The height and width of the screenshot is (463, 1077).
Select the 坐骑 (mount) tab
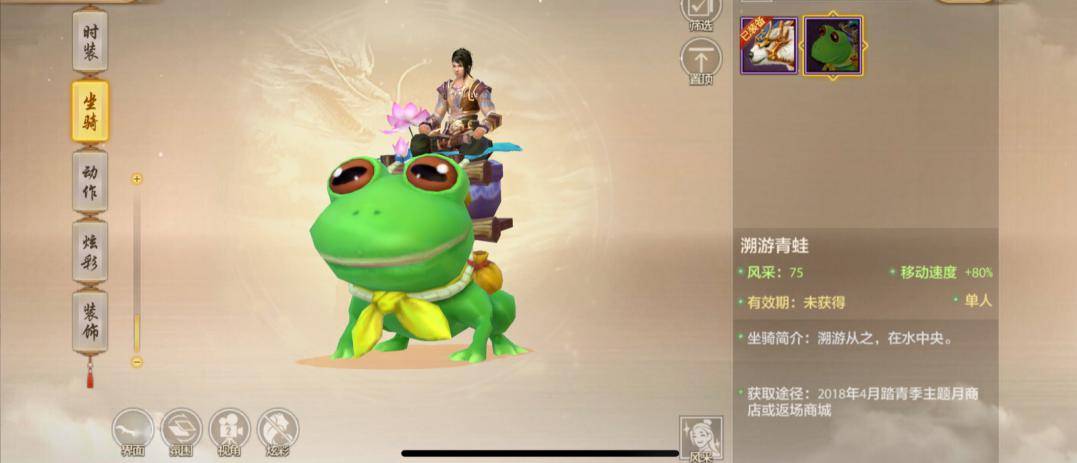click(90, 111)
